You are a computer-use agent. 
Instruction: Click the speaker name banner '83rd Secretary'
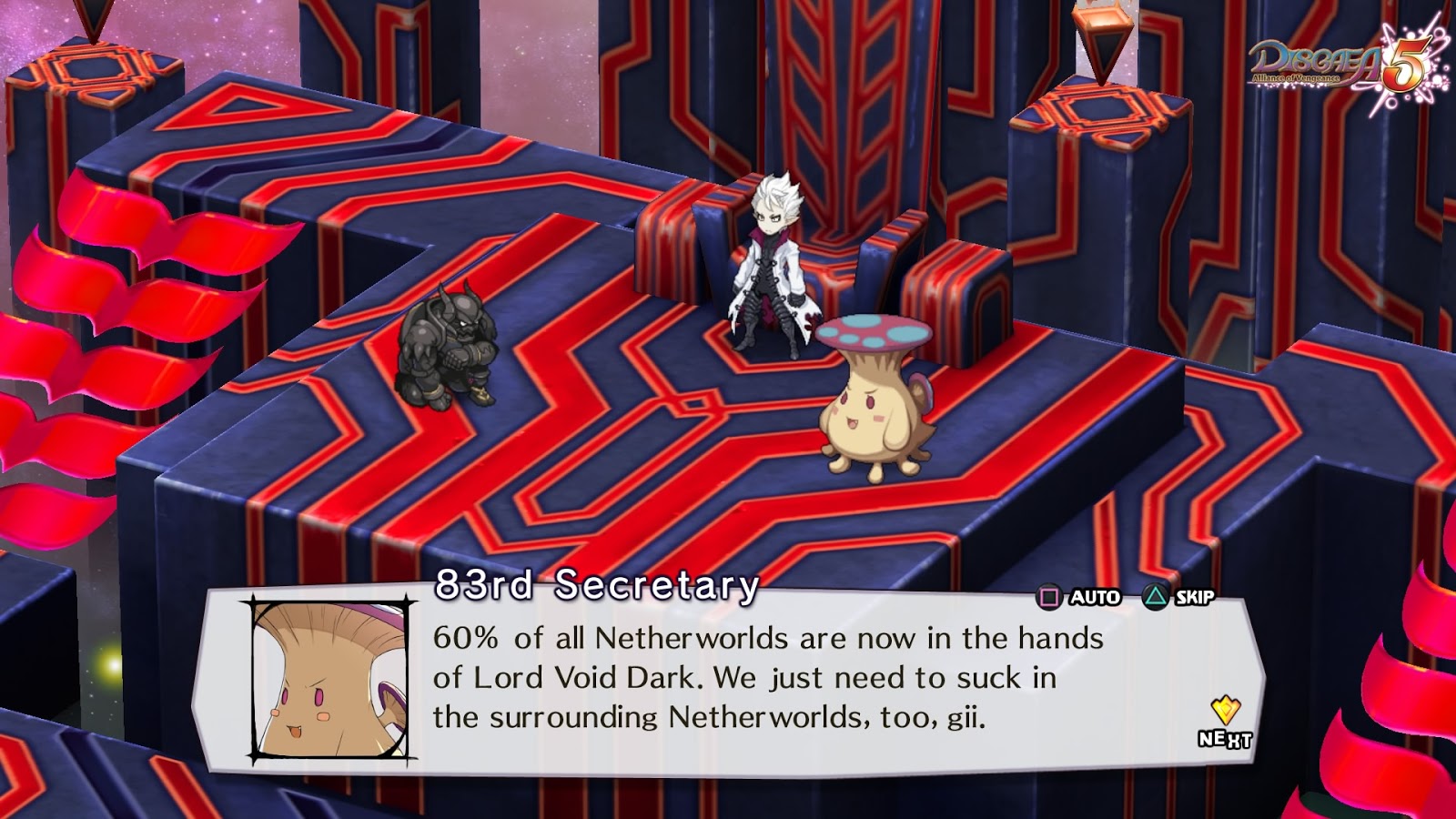(x=596, y=582)
